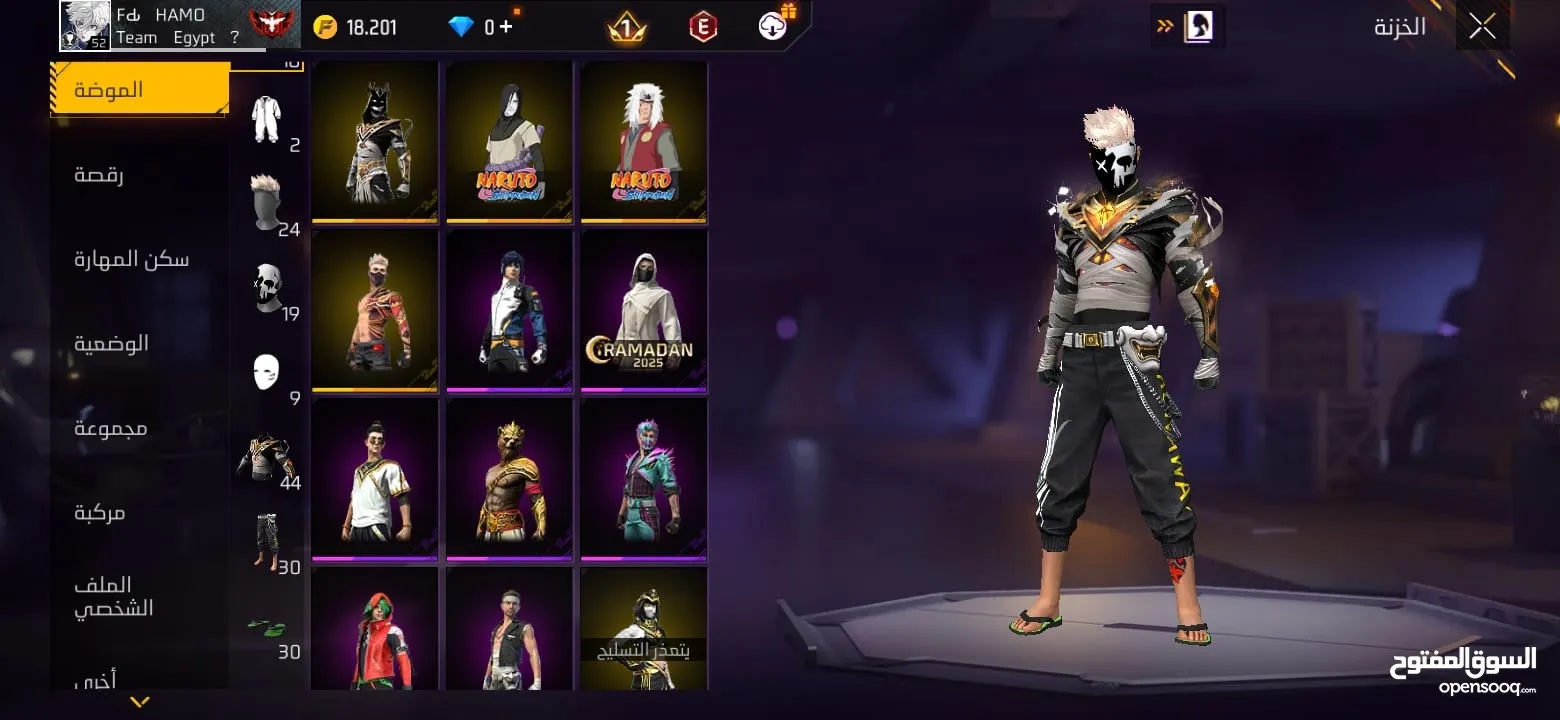Screen dimensions: 1560x720
Task: Choose the white jumpsuit outfit category
Action: pyautogui.click(x=267, y=120)
